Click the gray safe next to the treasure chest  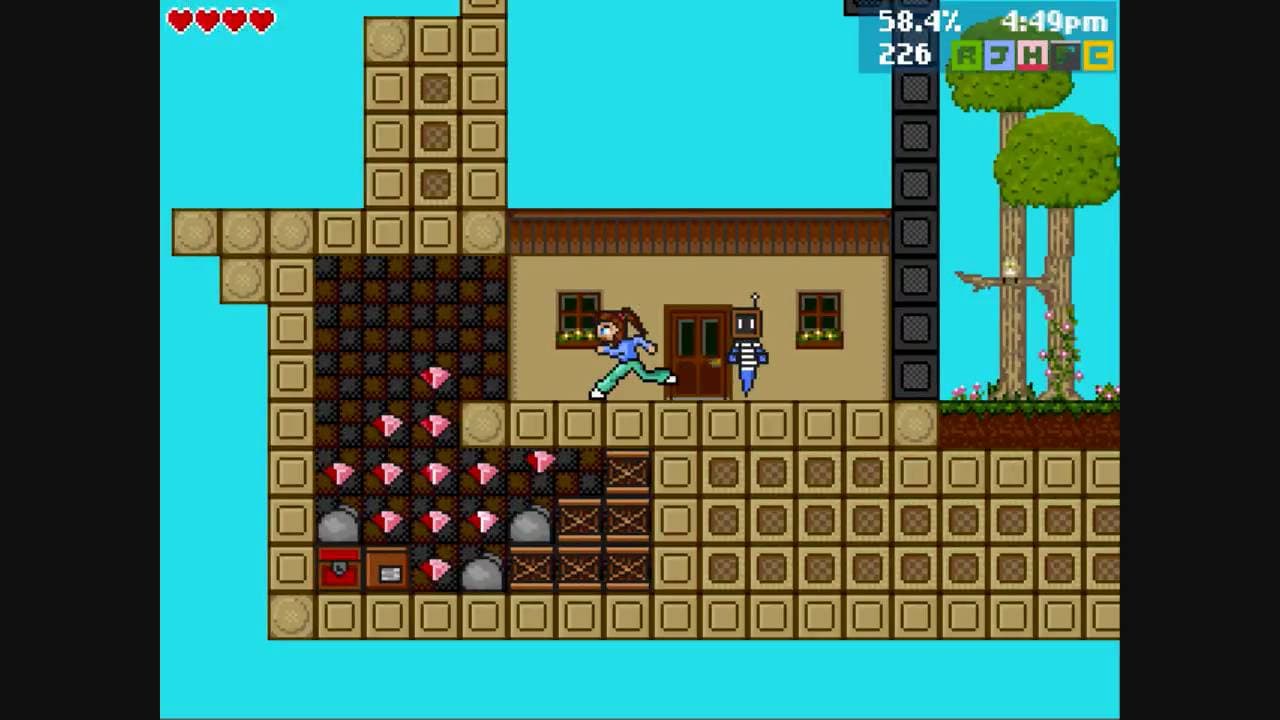[387, 569]
